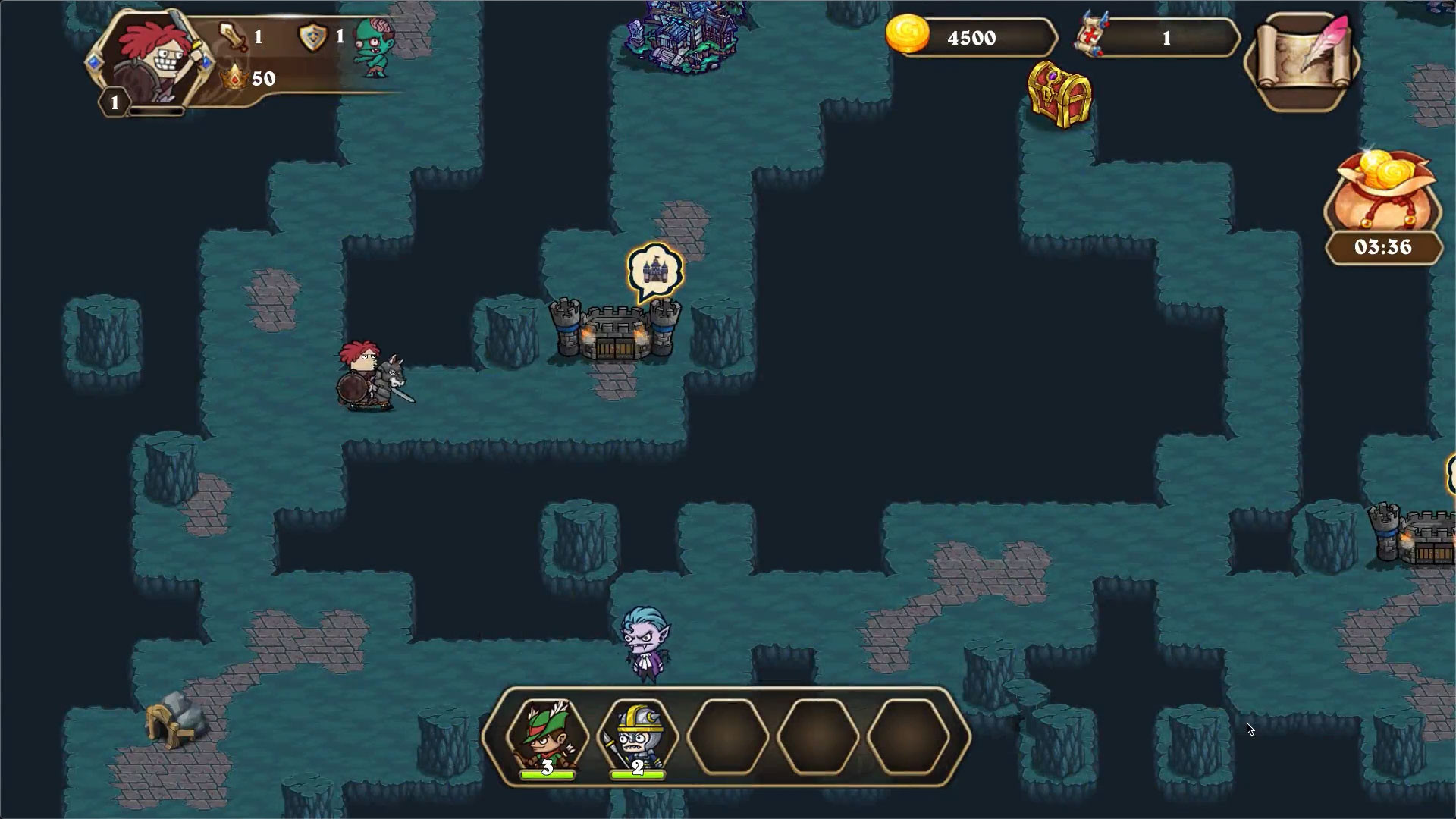This screenshot has height=819, width=1456.
Task: Click the hero level badge showing 1
Action: click(x=114, y=99)
